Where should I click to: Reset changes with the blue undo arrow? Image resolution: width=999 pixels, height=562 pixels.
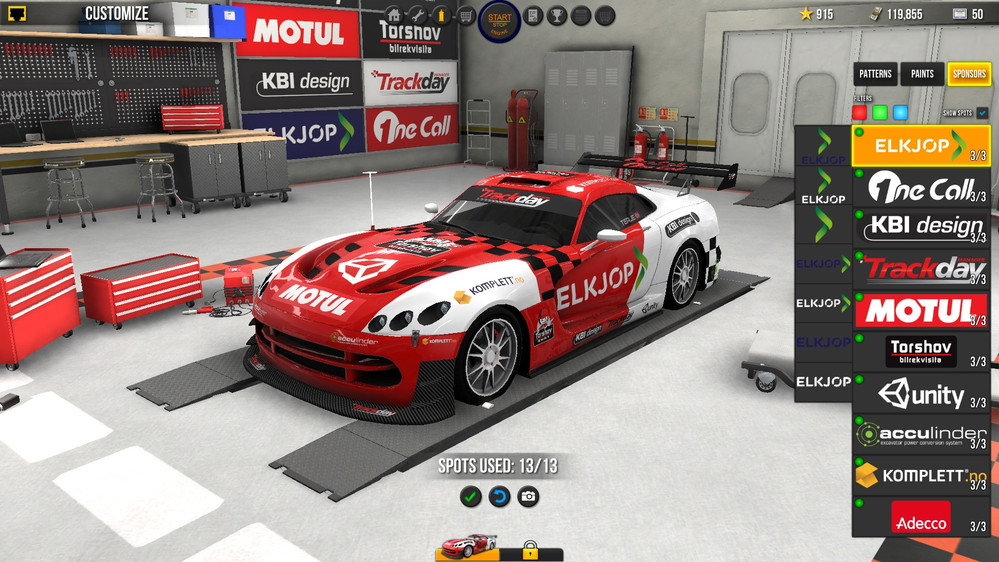point(499,496)
